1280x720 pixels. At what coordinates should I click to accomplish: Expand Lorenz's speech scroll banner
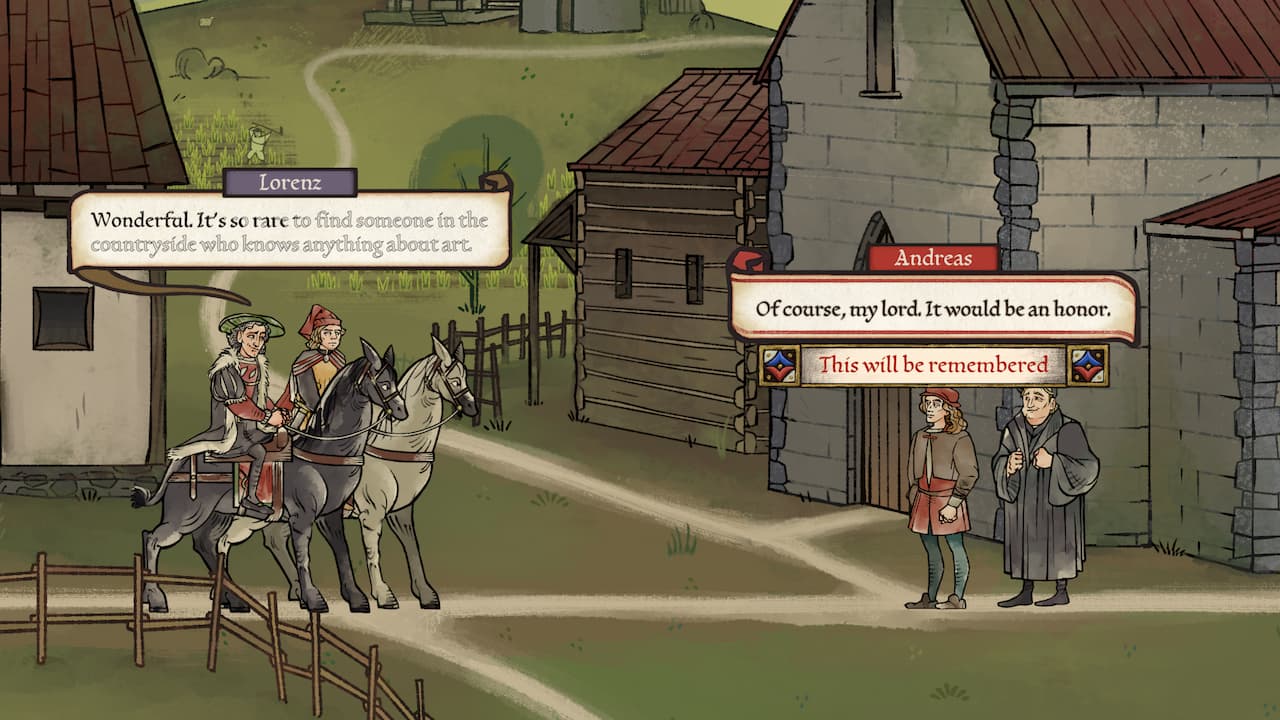click(x=290, y=230)
